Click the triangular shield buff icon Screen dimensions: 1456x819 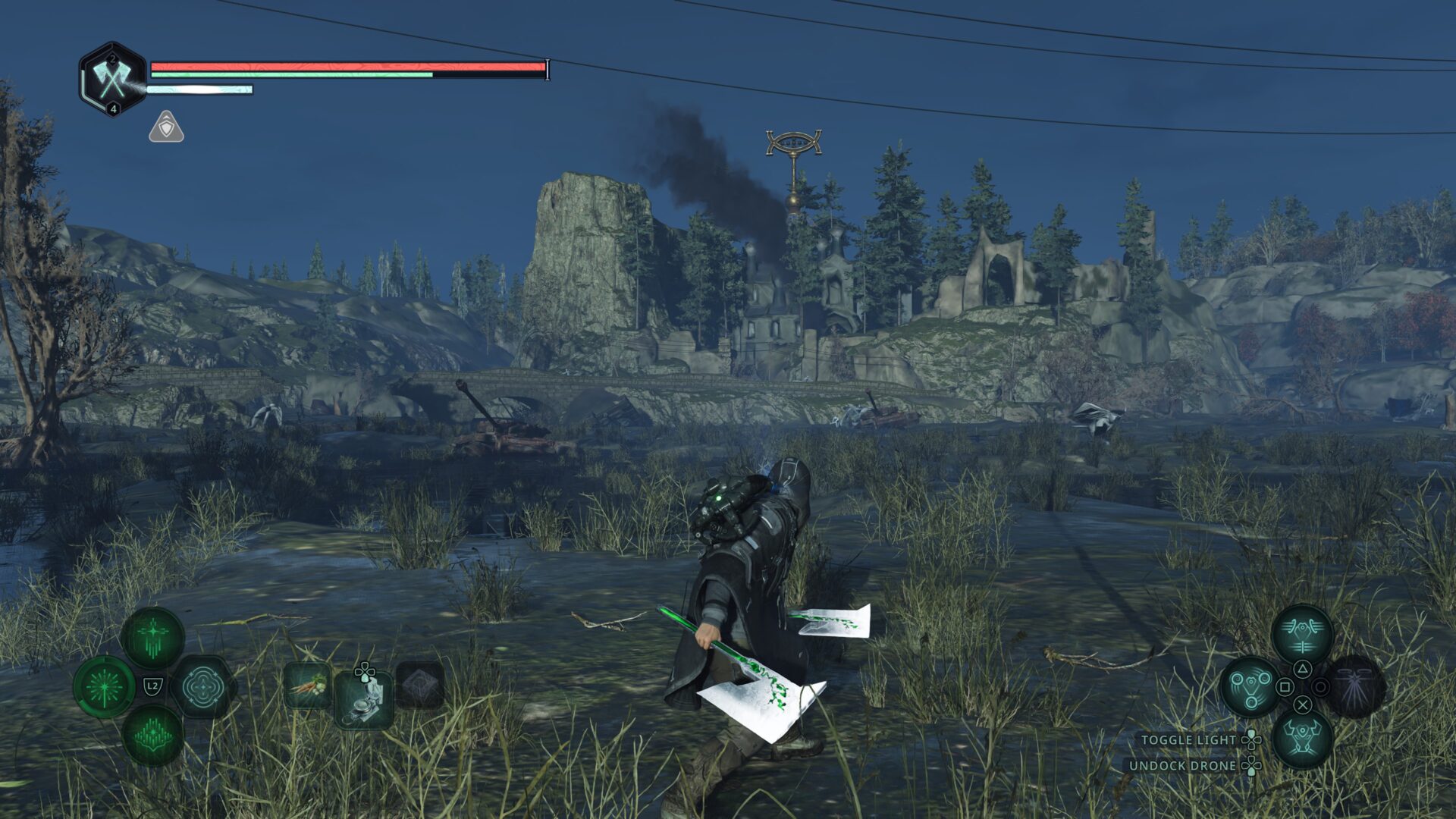pyautogui.click(x=166, y=127)
